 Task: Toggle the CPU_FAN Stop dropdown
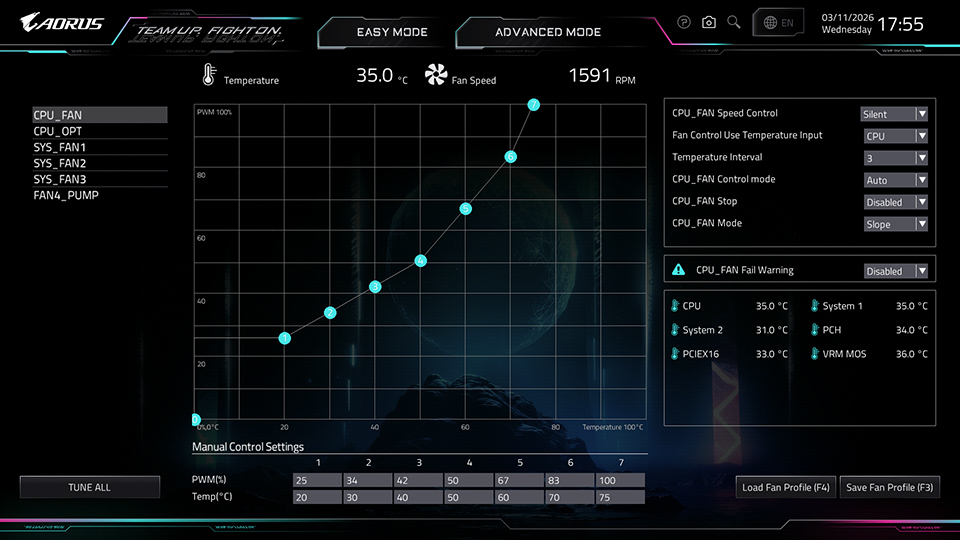point(895,202)
